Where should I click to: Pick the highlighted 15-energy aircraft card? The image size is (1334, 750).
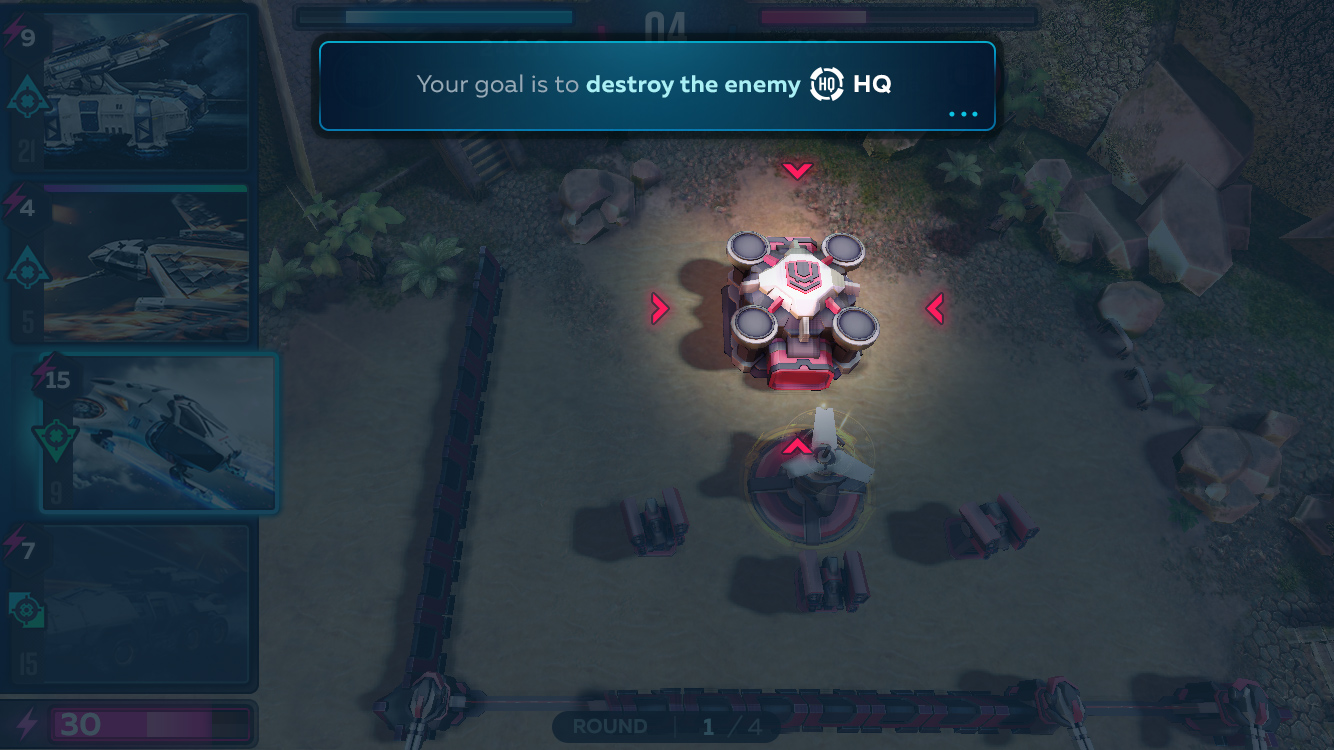coord(160,433)
